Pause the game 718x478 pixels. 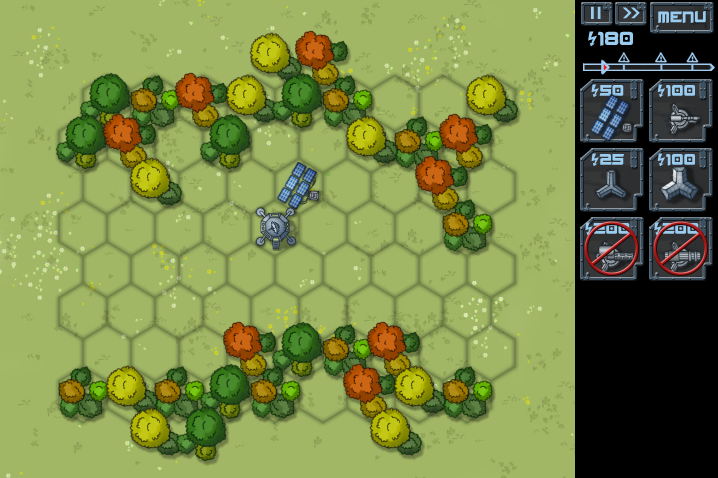tap(596, 13)
